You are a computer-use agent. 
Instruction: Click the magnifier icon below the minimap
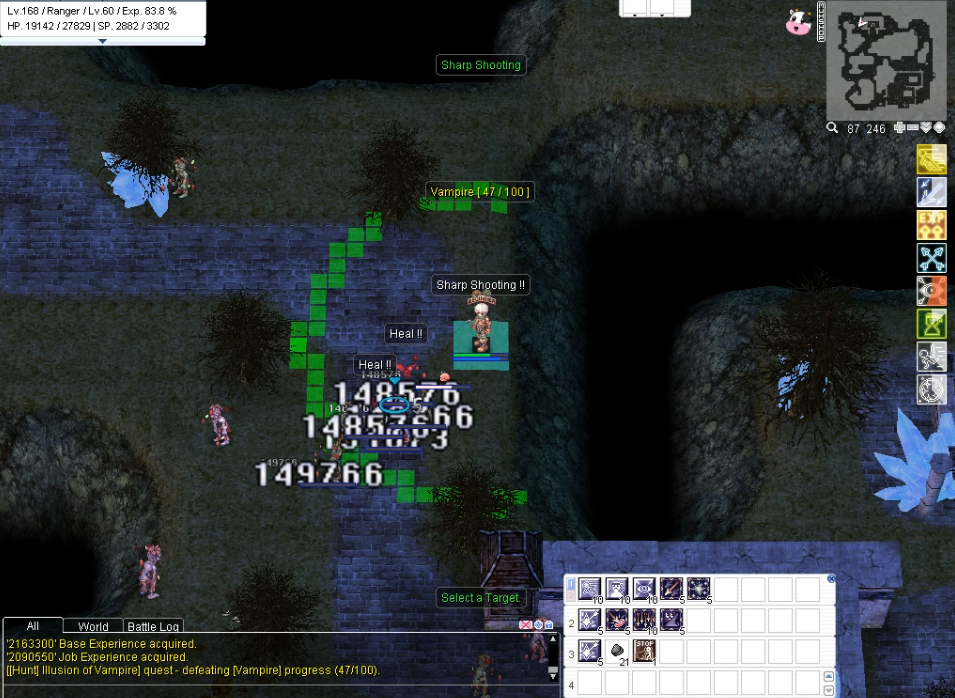tap(832, 128)
